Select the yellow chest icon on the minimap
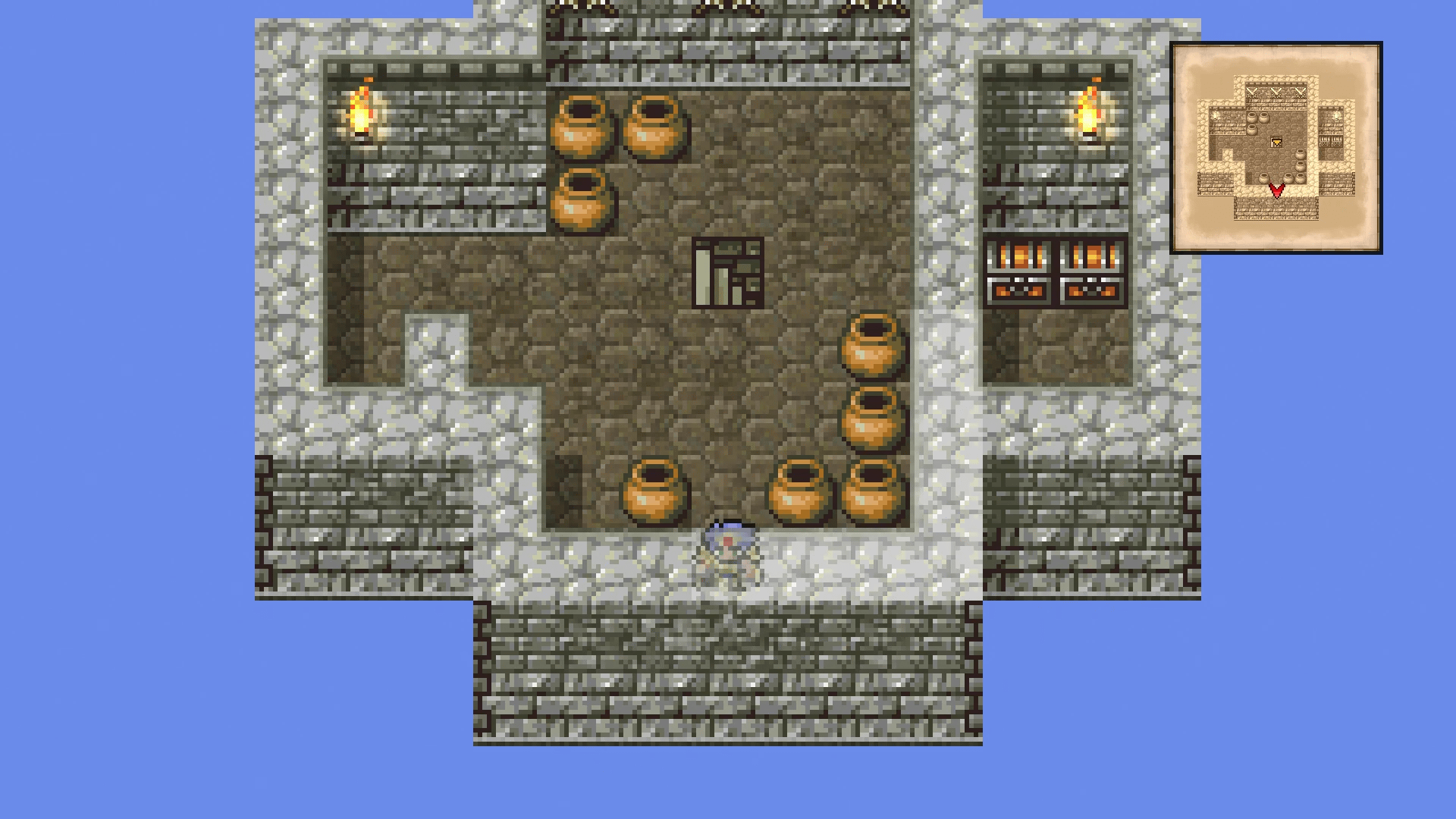 click(x=1276, y=143)
